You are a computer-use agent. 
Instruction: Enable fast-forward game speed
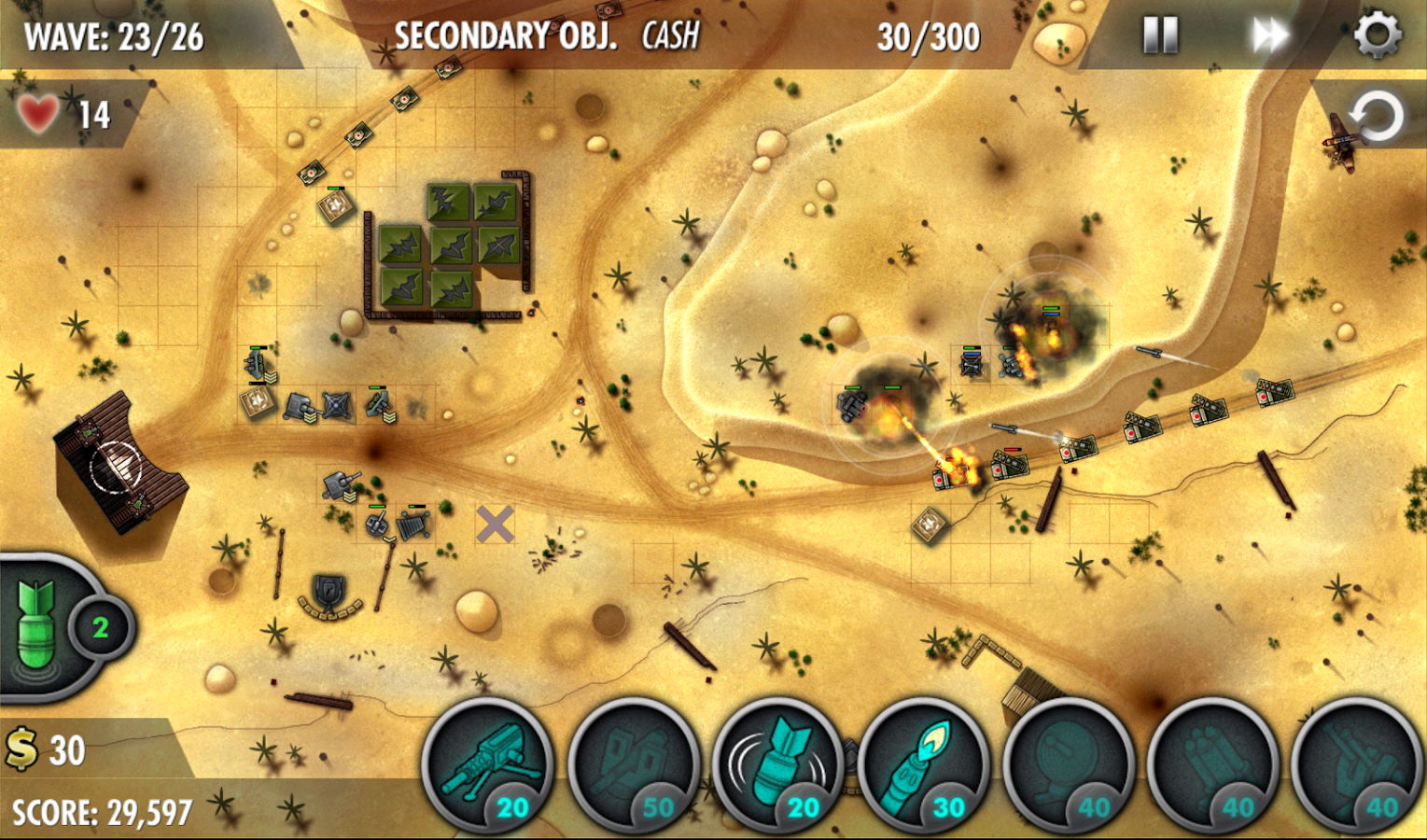click(x=1269, y=35)
